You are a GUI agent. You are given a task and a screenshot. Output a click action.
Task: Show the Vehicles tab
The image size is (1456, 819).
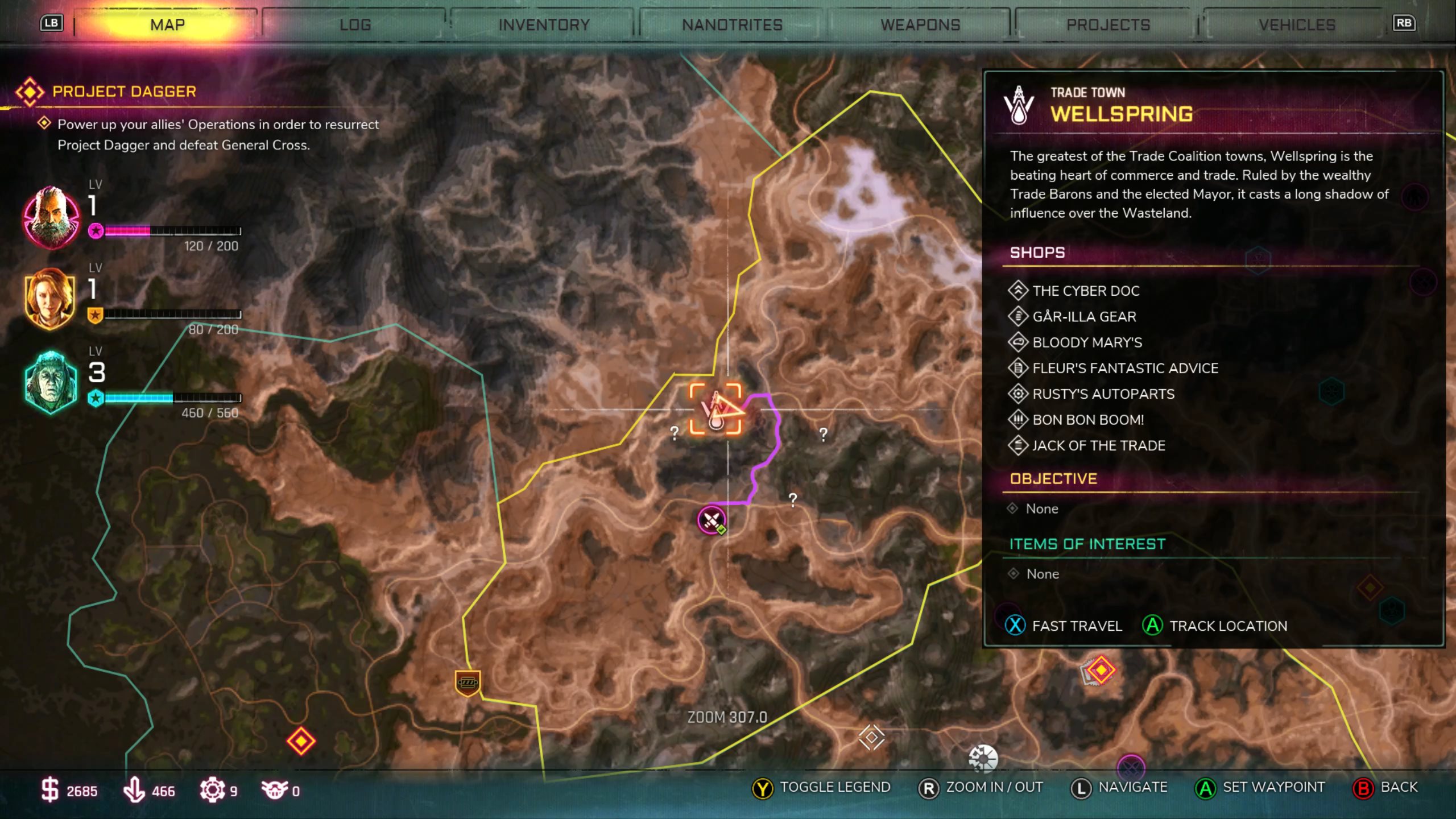(1297, 25)
